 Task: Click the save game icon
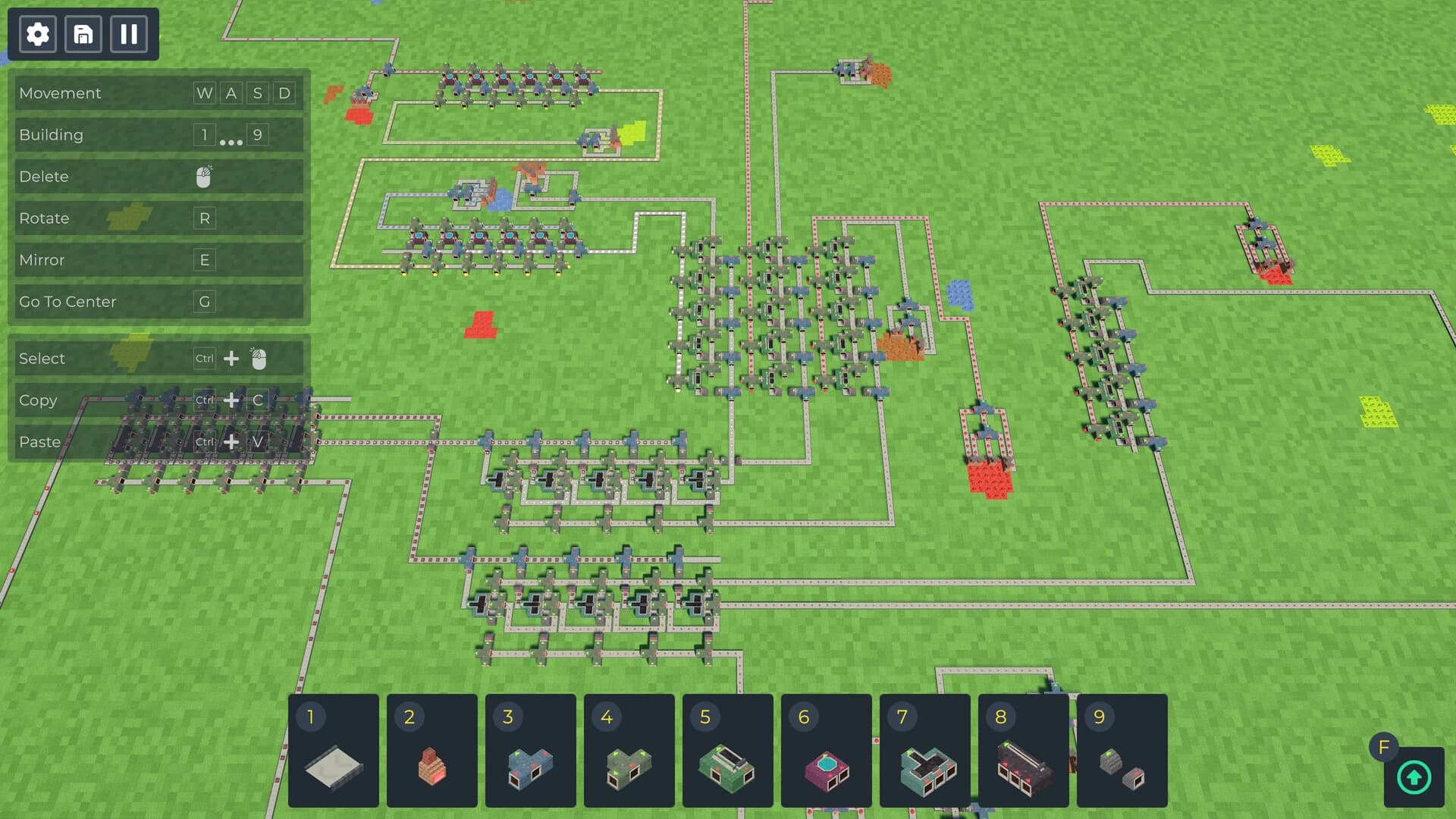click(83, 34)
